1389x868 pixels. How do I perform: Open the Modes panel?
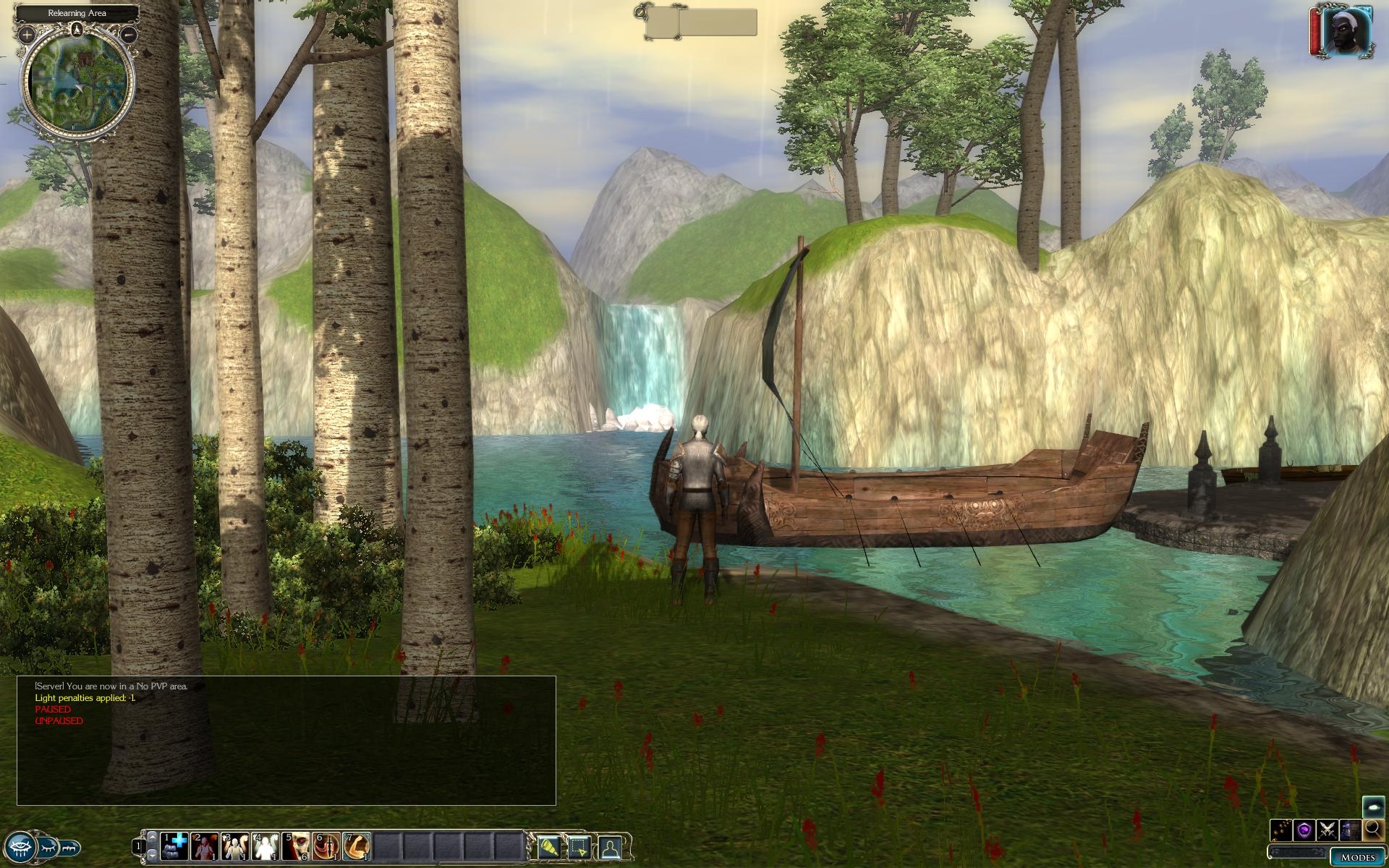[1357, 857]
